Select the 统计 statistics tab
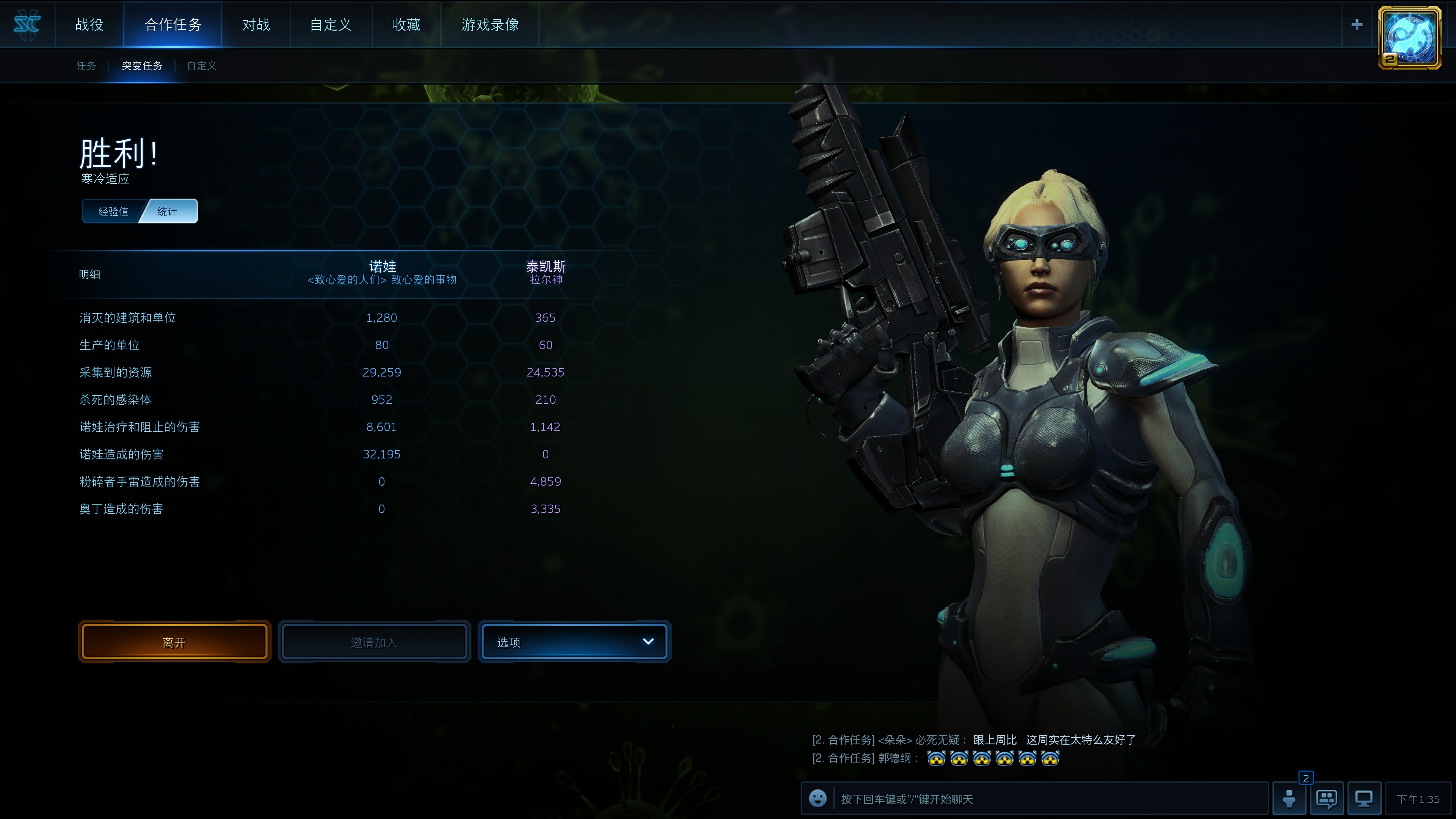Image resolution: width=1456 pixels, height=819 pixels. click(x=167, y=212)
